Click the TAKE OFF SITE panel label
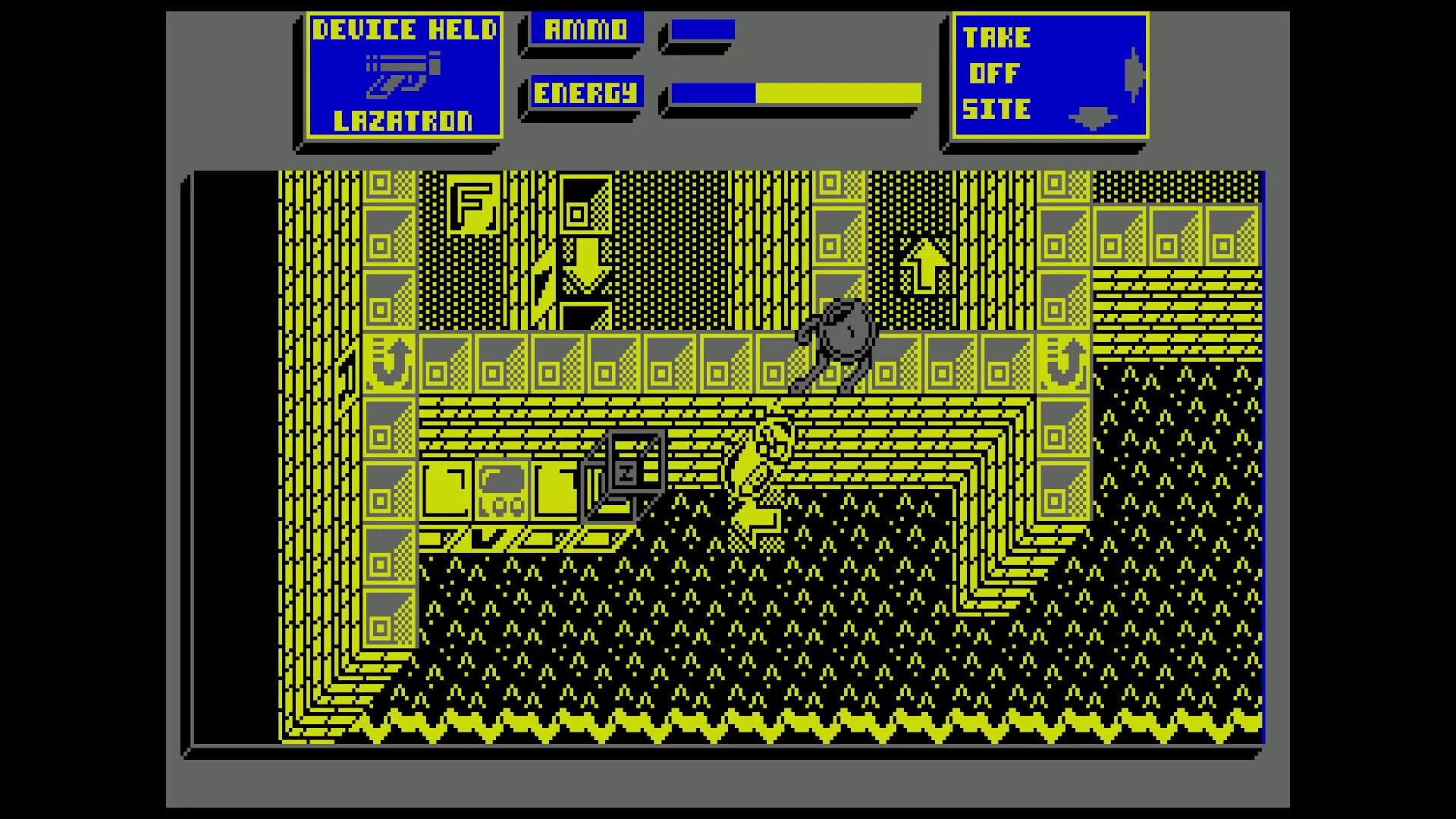The image size is (1456, 819). (997, 72)
